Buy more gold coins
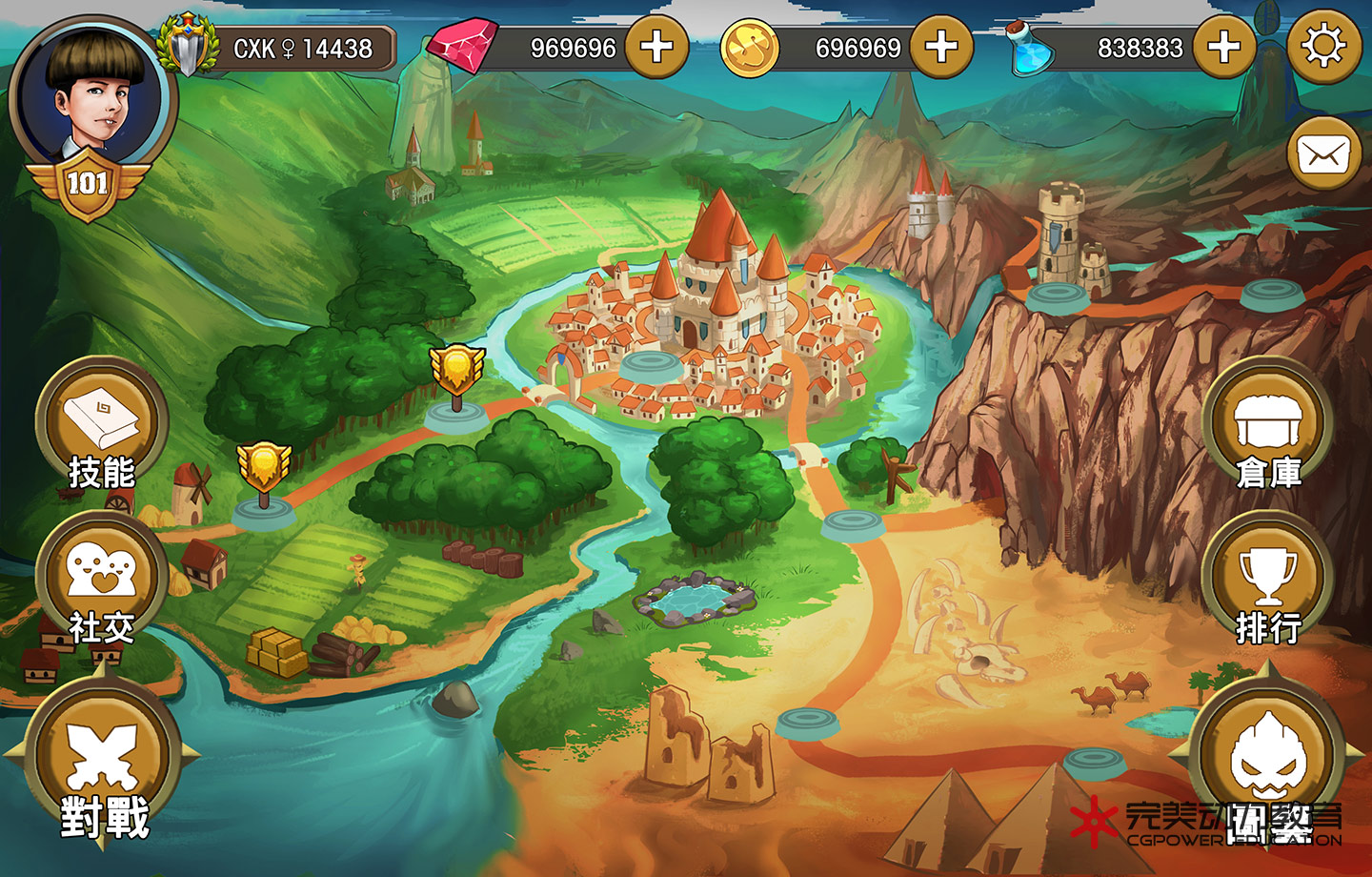 click(x=941, y=47)
